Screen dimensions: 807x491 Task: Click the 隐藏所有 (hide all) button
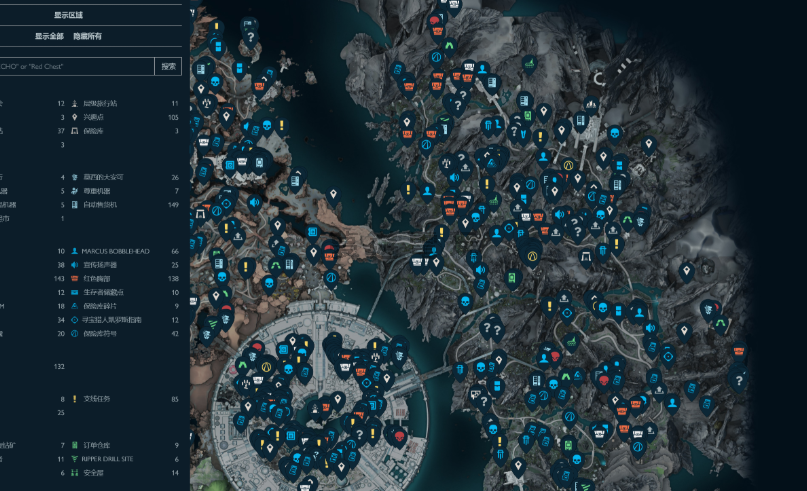[89, 36]
